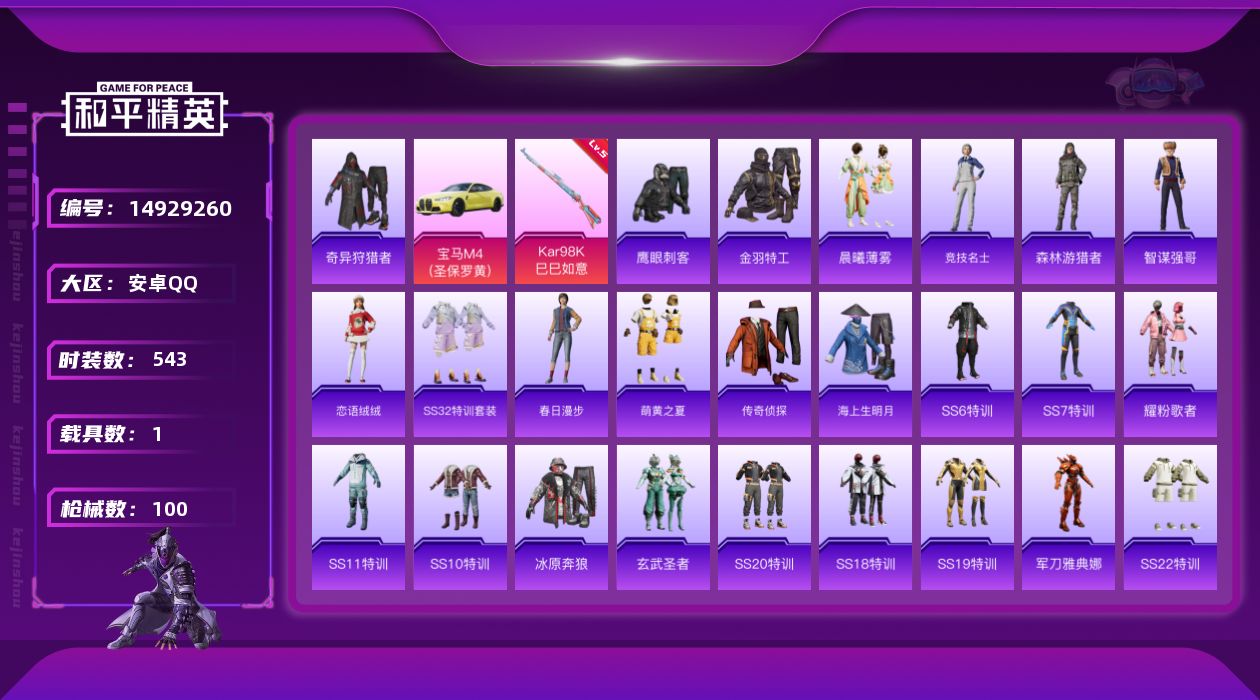Choose the 宝马M4 yellow car card
The height and width of the screenshot is (700, 1260).
pos(460,210)
